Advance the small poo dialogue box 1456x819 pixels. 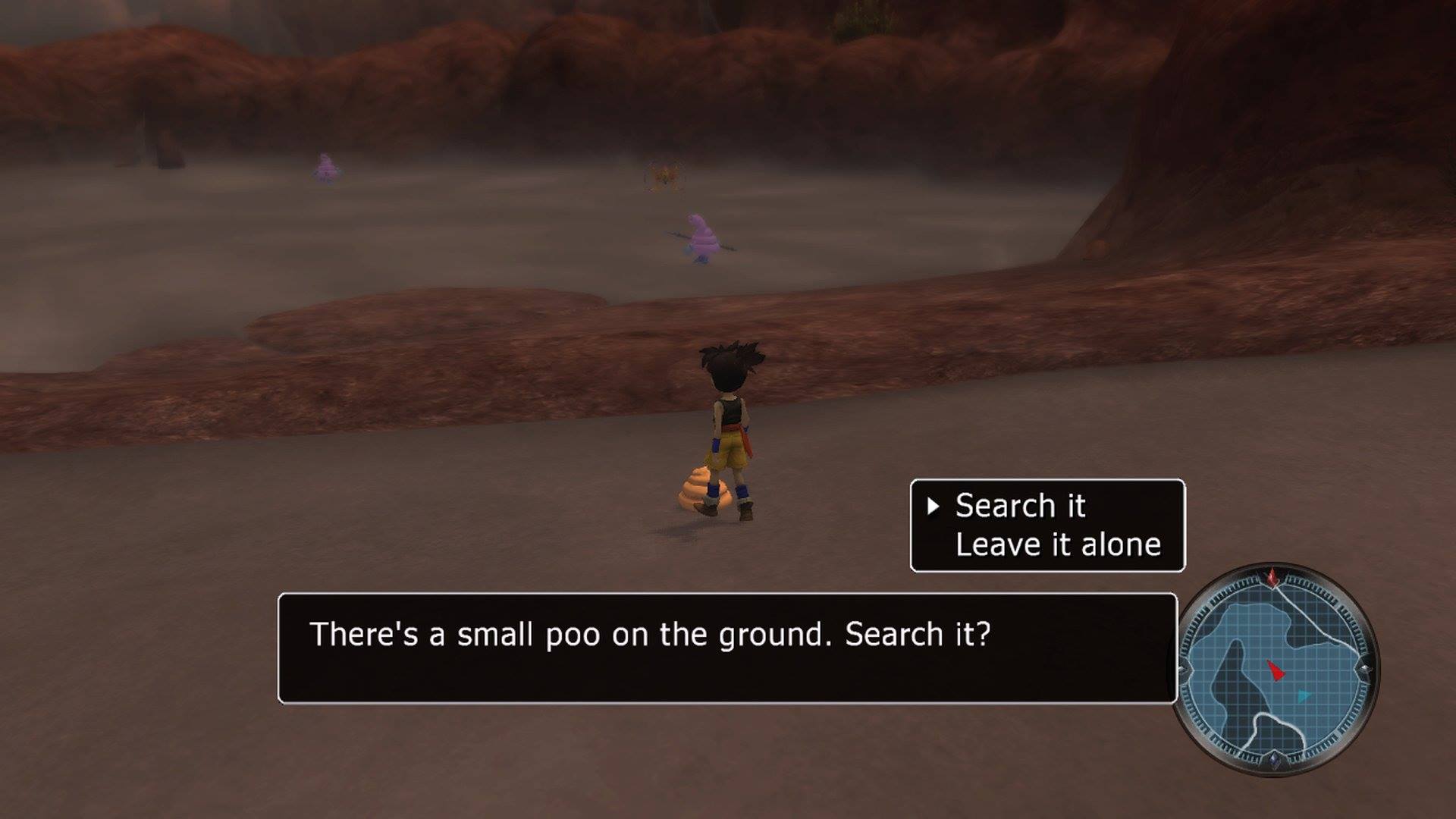726,648
